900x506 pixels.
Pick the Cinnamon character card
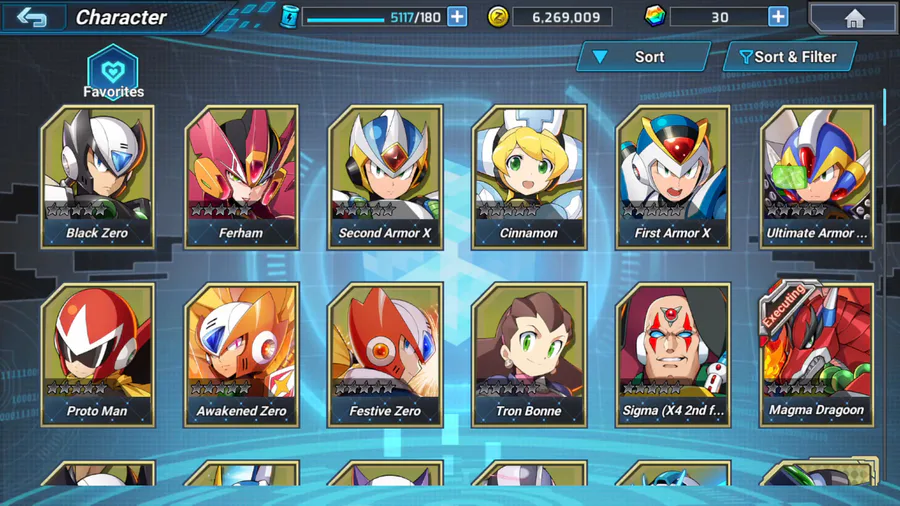[x=529, y=175]
